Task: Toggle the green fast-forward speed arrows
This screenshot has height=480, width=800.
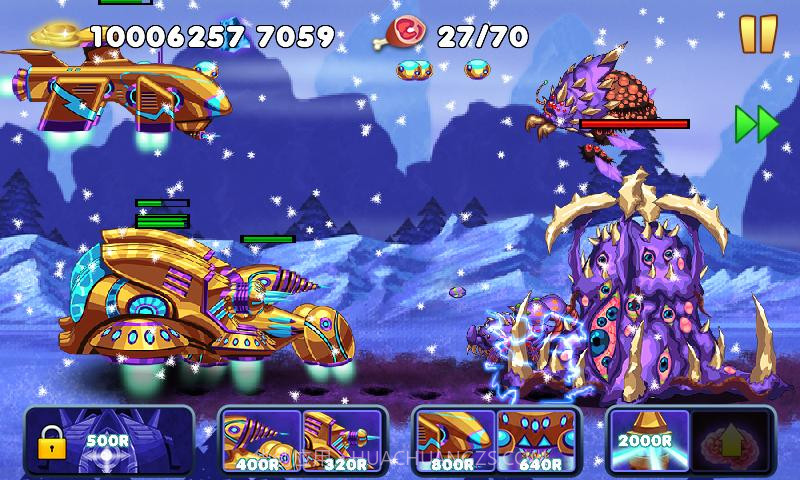Action: [x=756, y=123]
